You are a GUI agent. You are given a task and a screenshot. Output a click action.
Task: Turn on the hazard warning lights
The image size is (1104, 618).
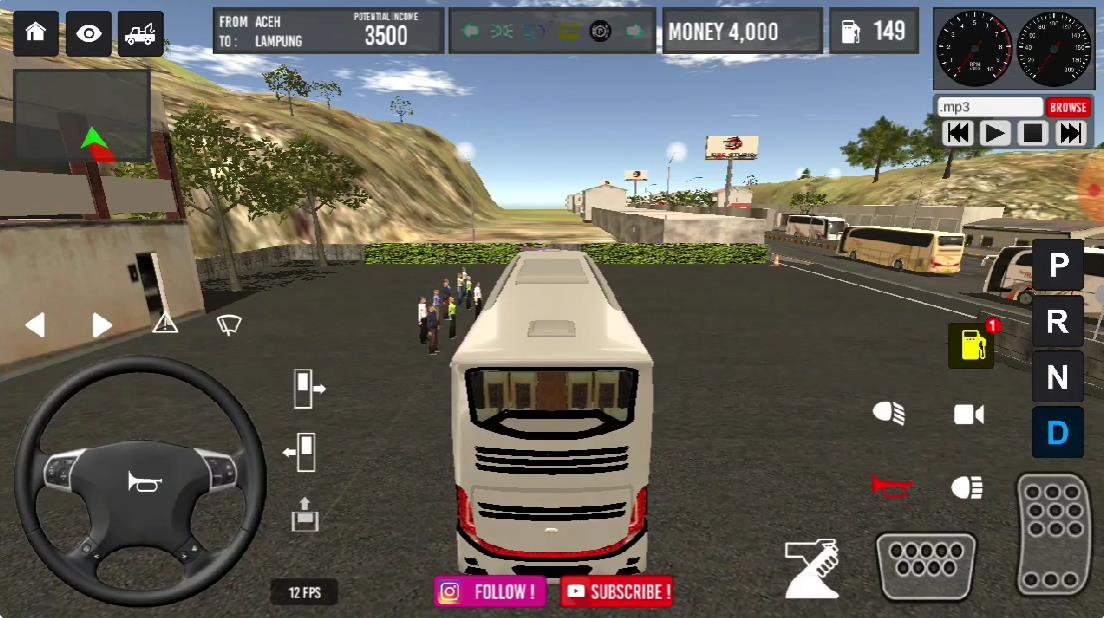(x=165, y=323)
